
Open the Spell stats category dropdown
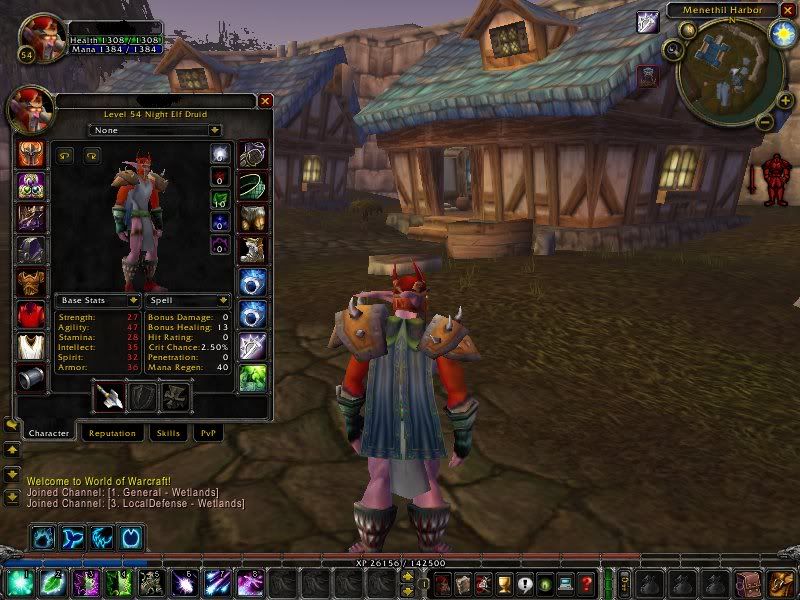click(188, 300)
